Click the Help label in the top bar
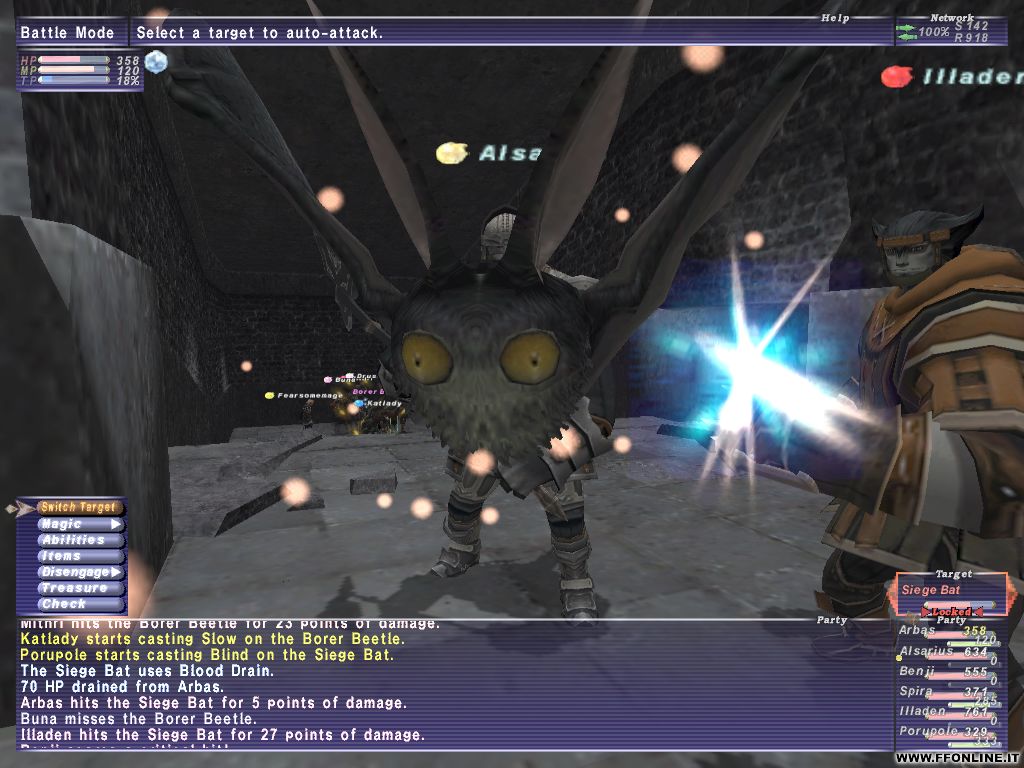 click(x=834, y=18)
